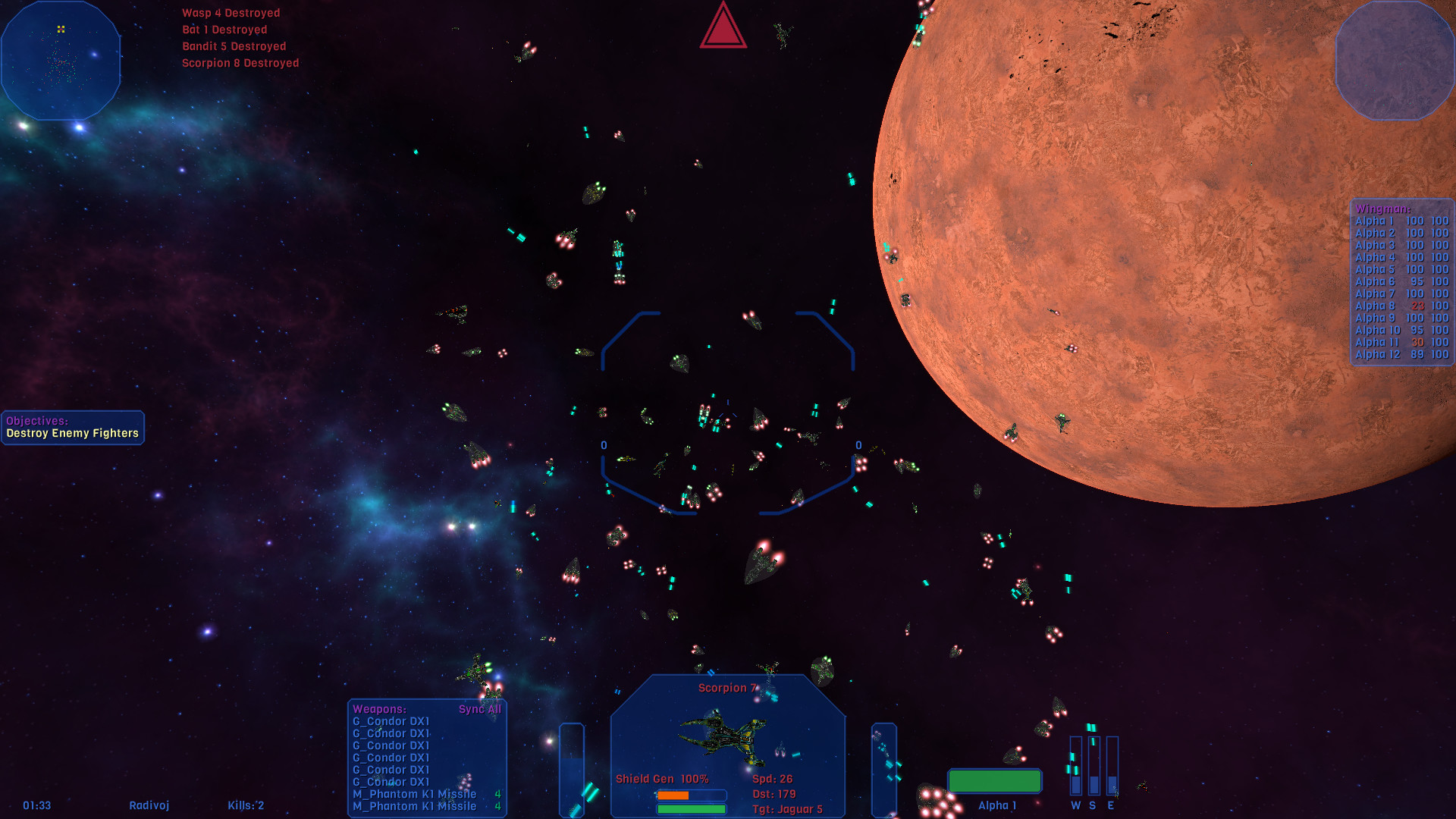Toggle the first G_Condor DX1 weapon
Screen dimensions: 1456x819
click(x=391, y=722)
